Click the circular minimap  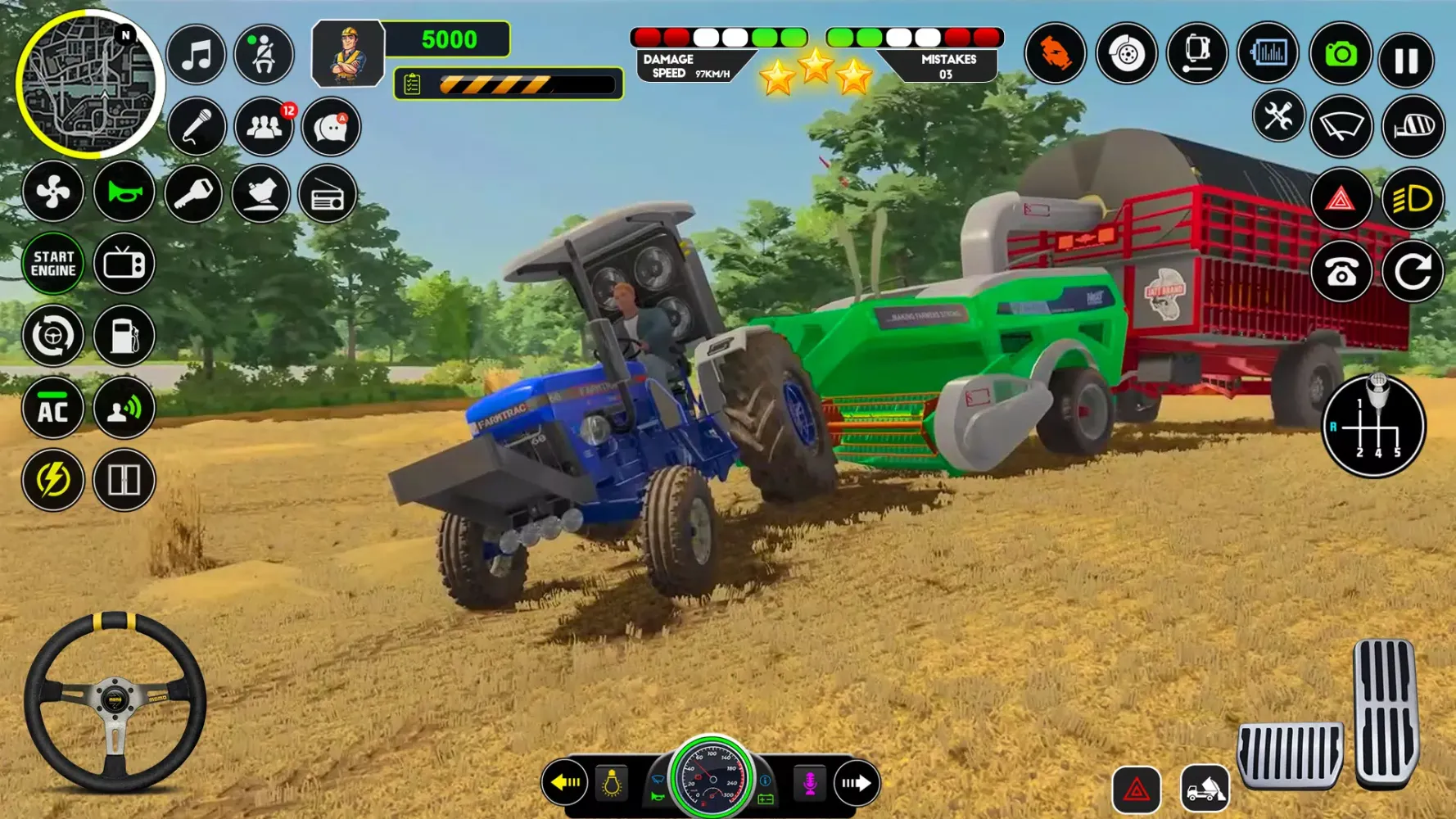88,84
